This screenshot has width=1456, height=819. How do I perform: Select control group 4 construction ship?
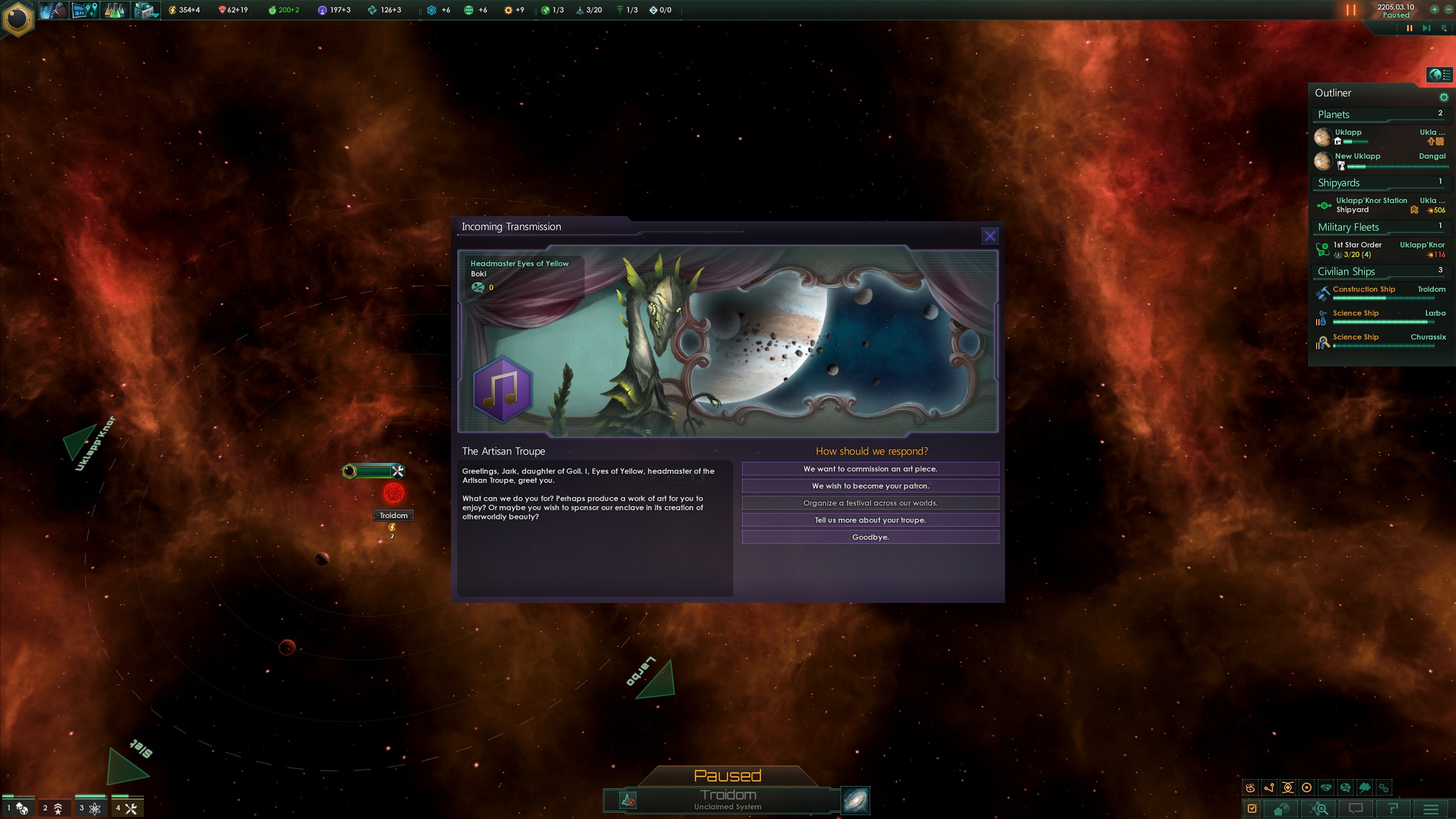[127, 808]
